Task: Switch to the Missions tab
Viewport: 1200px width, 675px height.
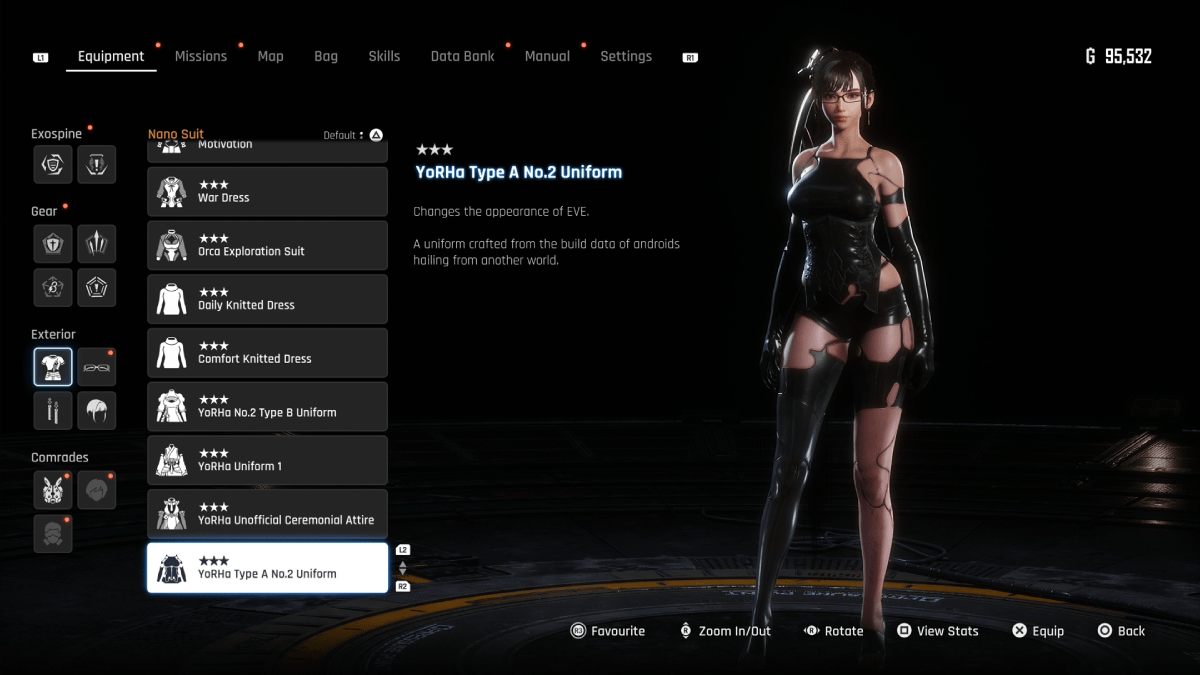Action: [201, 57]
